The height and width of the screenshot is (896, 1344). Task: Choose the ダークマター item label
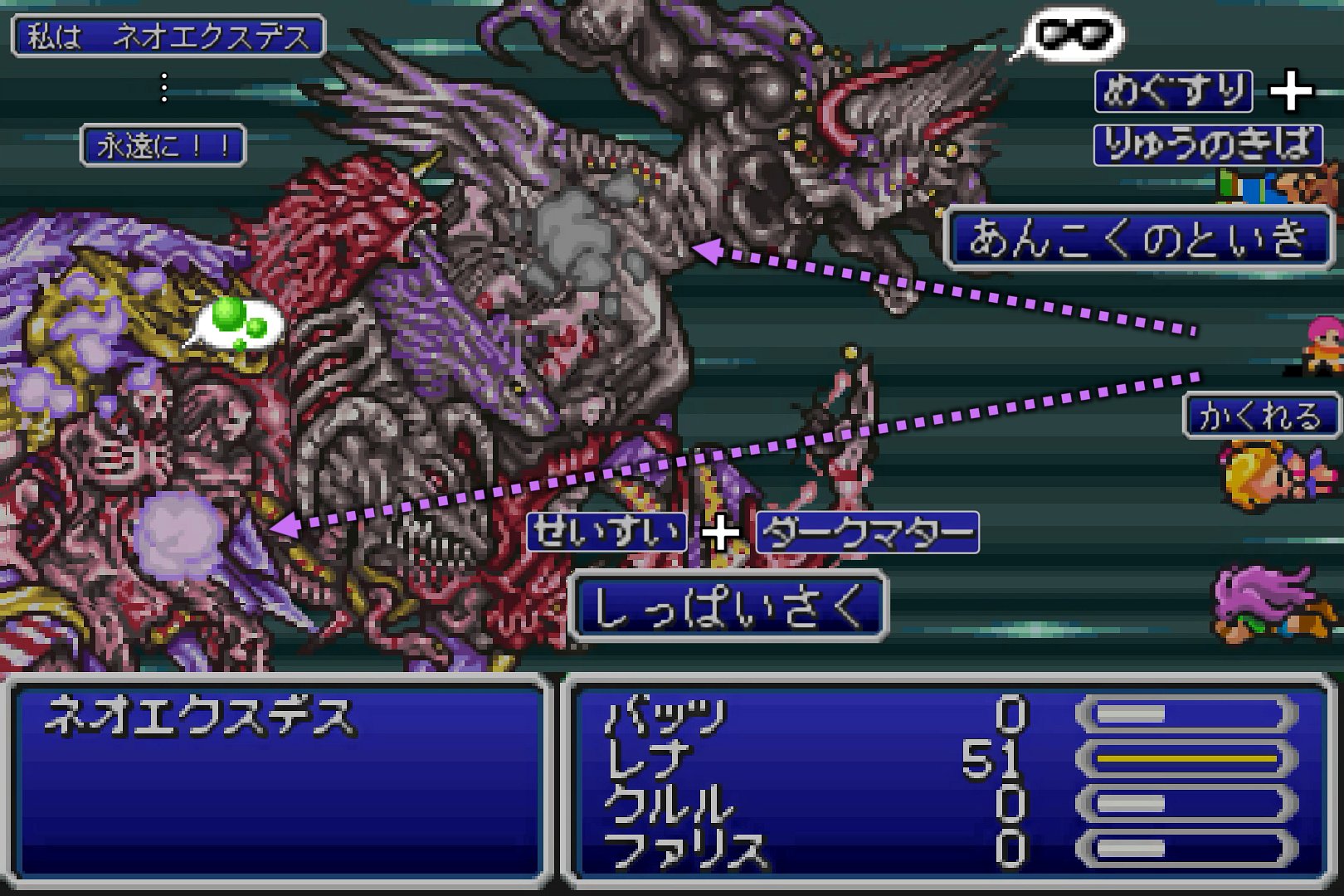tap(867, 533)
